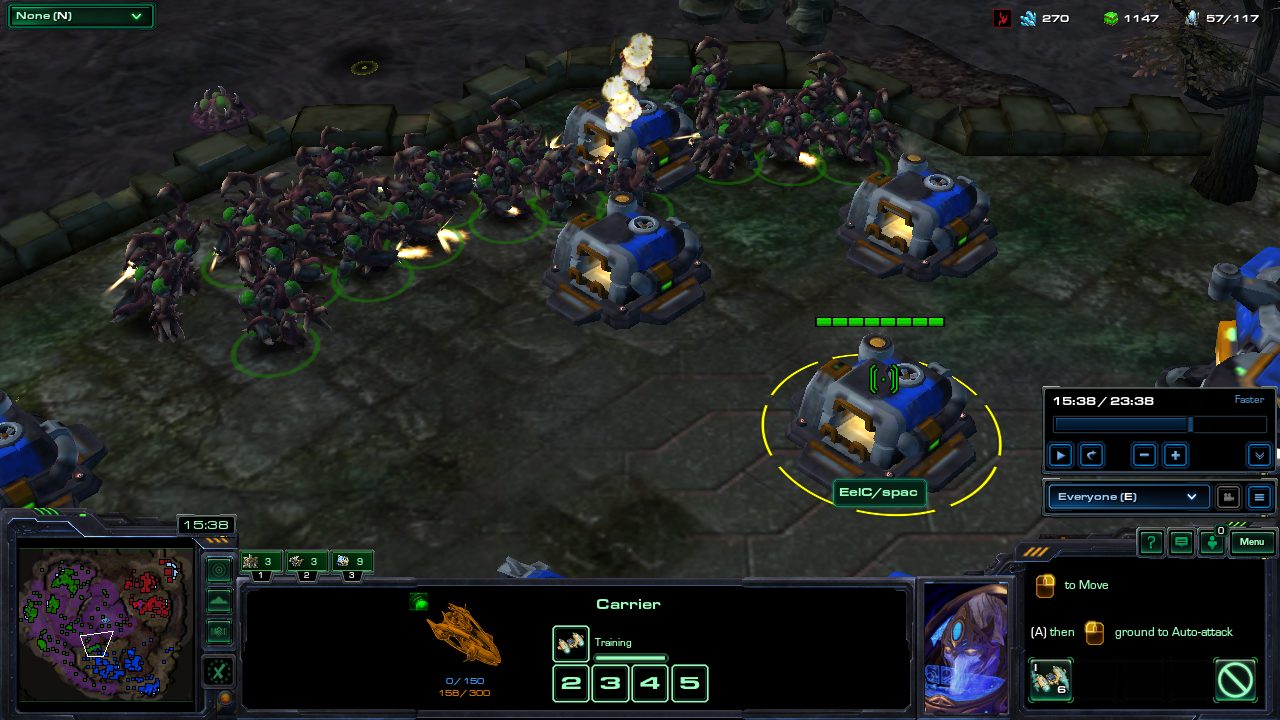Open the Everyone (E) vision dropdown
This screenshot has width=1280, height=720.
[1126, 497]
